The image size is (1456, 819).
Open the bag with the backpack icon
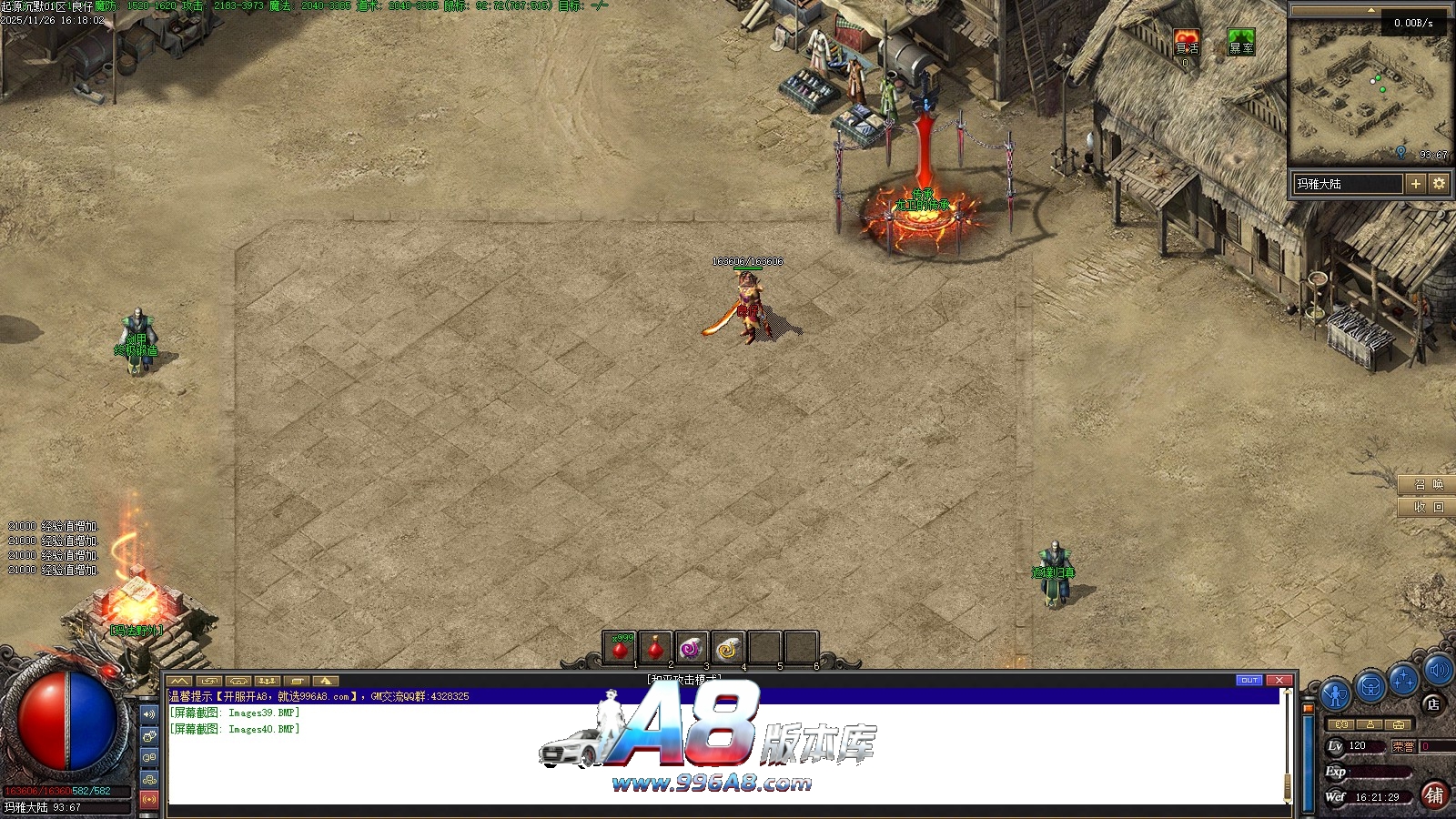[1370, 687]
